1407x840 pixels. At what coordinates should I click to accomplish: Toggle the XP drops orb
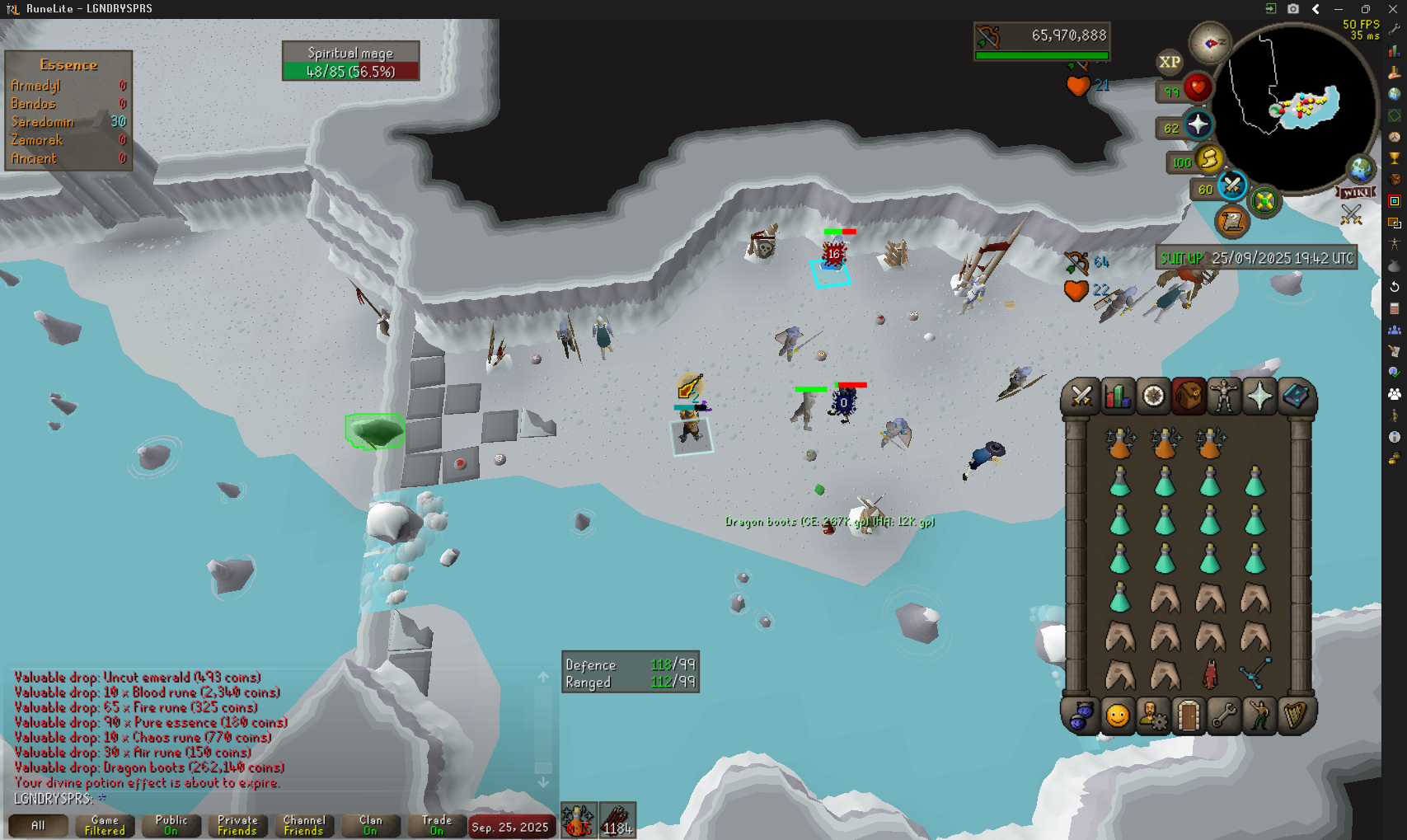1170,62
